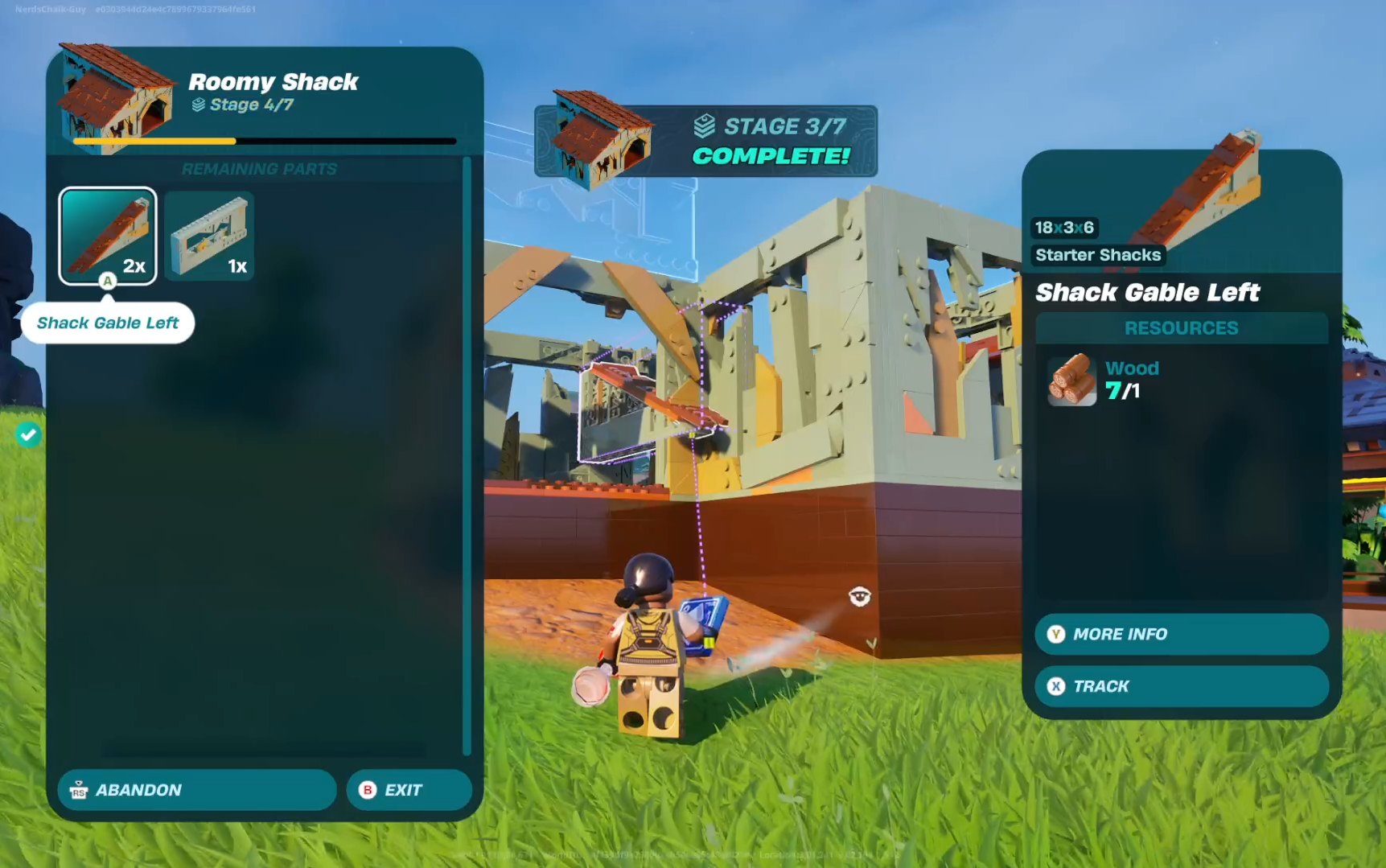The width and height of the screenshot is (1386, 868).
Task: Choose the wall piece part marked 1x
Action: point(209,237)
